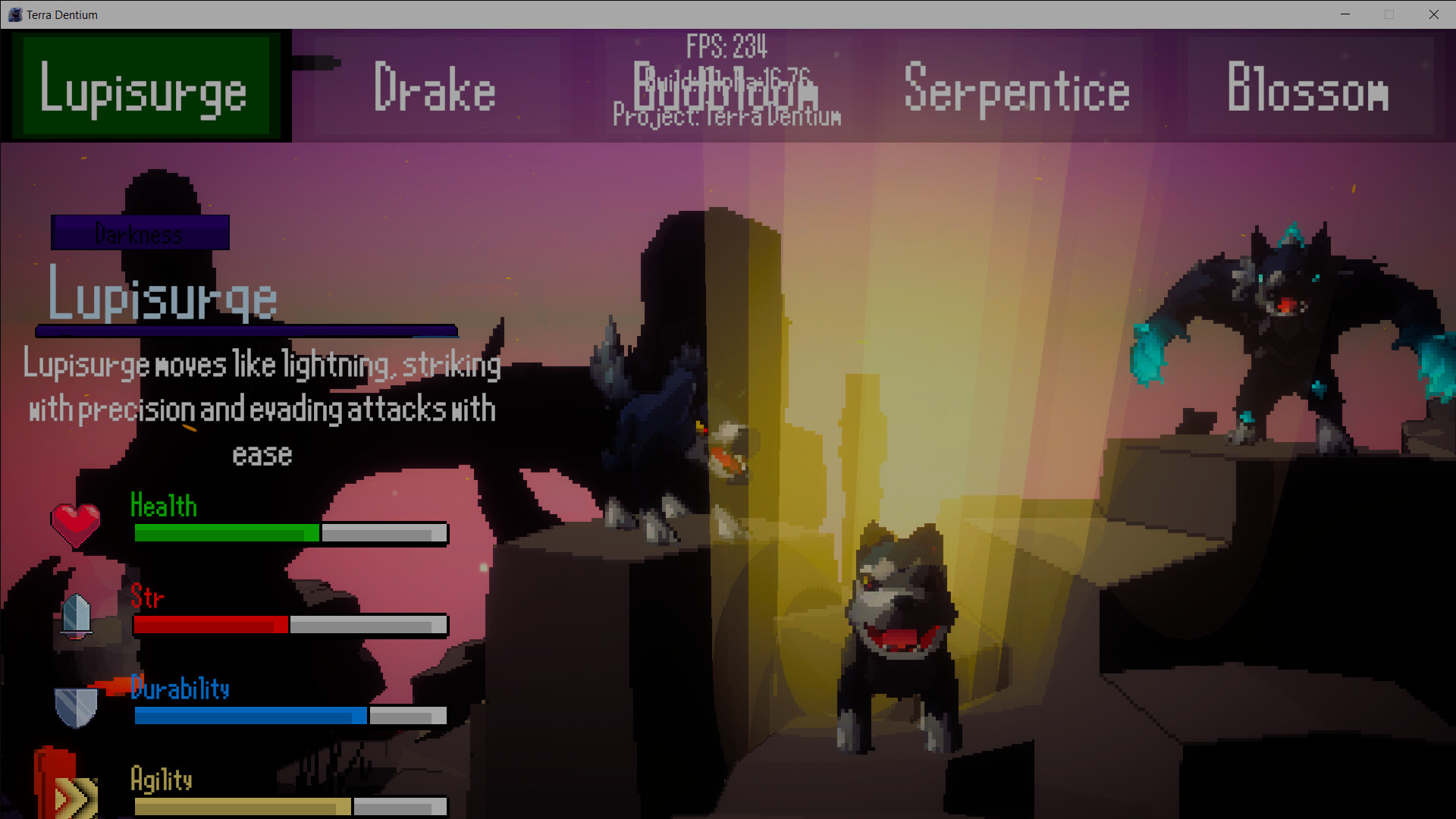Screen dimensions: 1456x819
Task: Click the Darkness element badge
Action: click(x=140, y=232)
